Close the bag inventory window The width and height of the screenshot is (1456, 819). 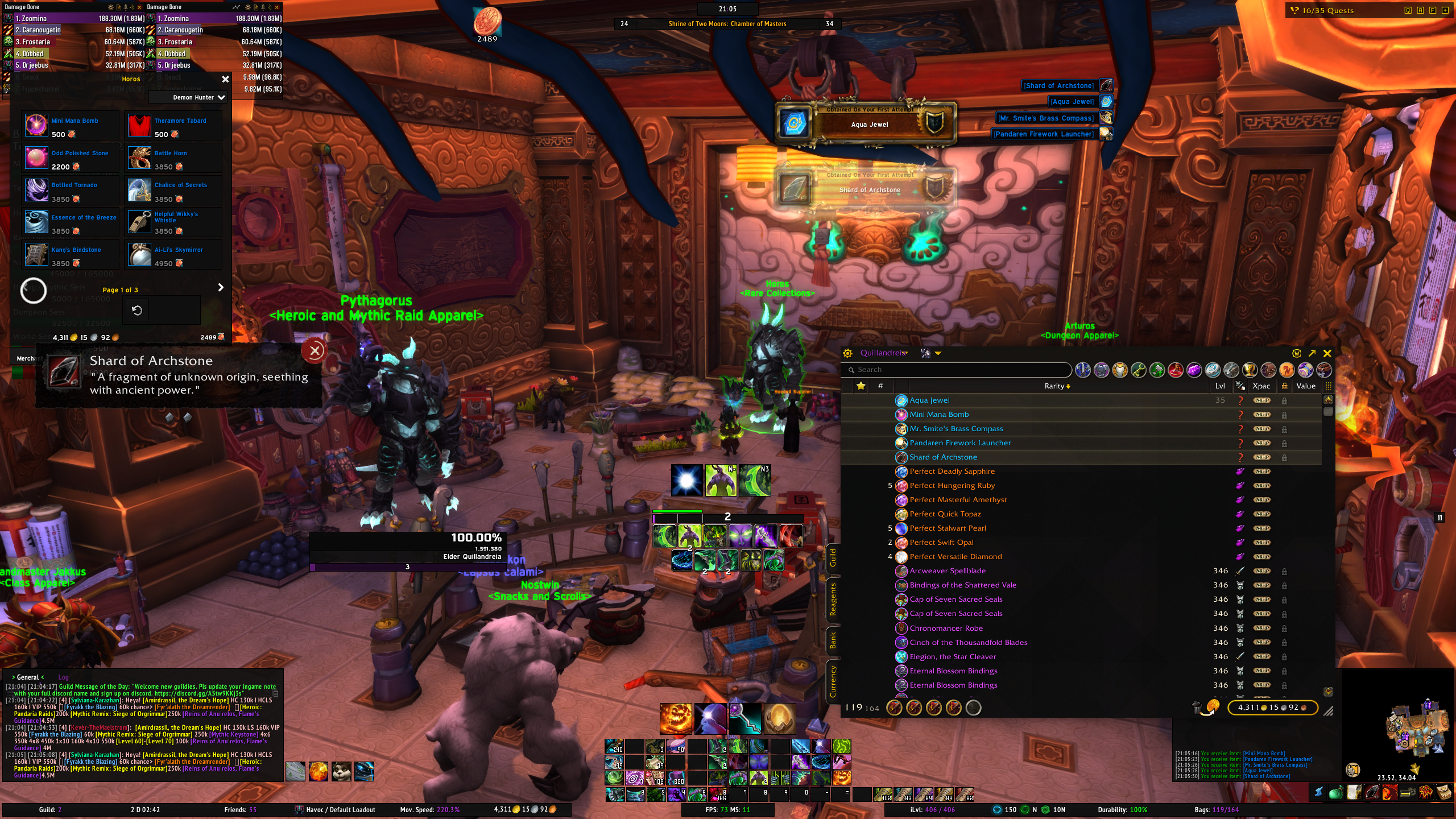coord(1327,353)
